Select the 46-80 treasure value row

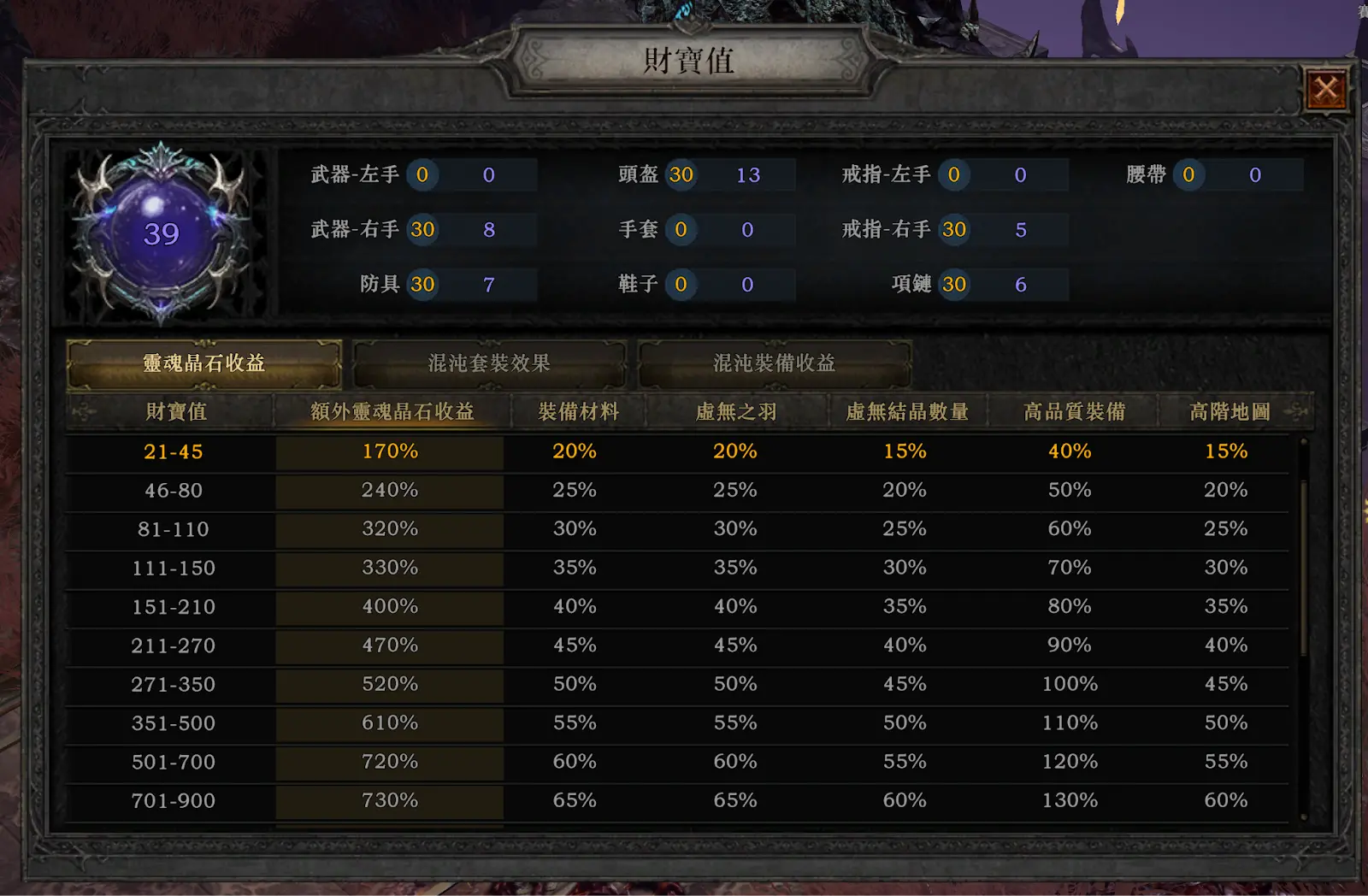(174, 491)
